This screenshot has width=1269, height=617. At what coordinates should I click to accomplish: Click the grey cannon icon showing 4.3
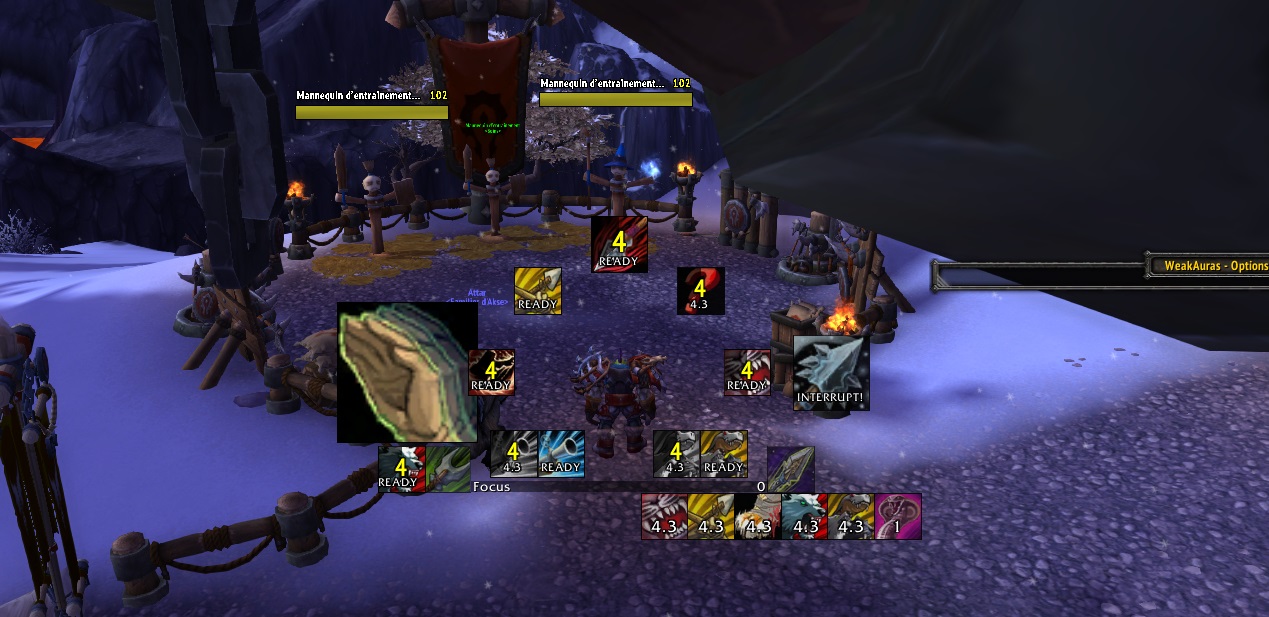click(x=514, y=454)
